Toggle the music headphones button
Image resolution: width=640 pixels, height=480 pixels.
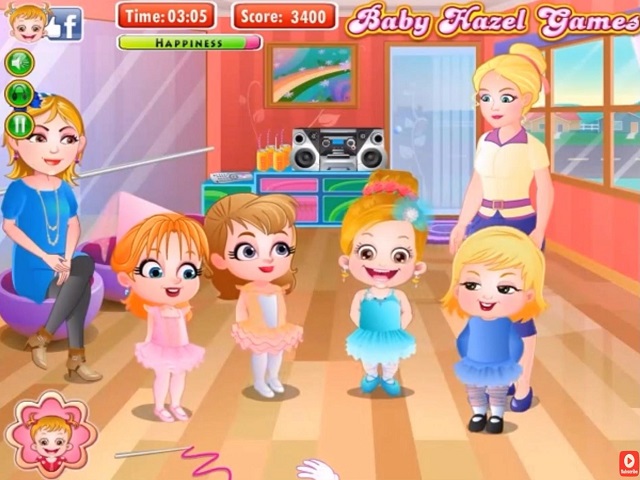tap(19, 94)
